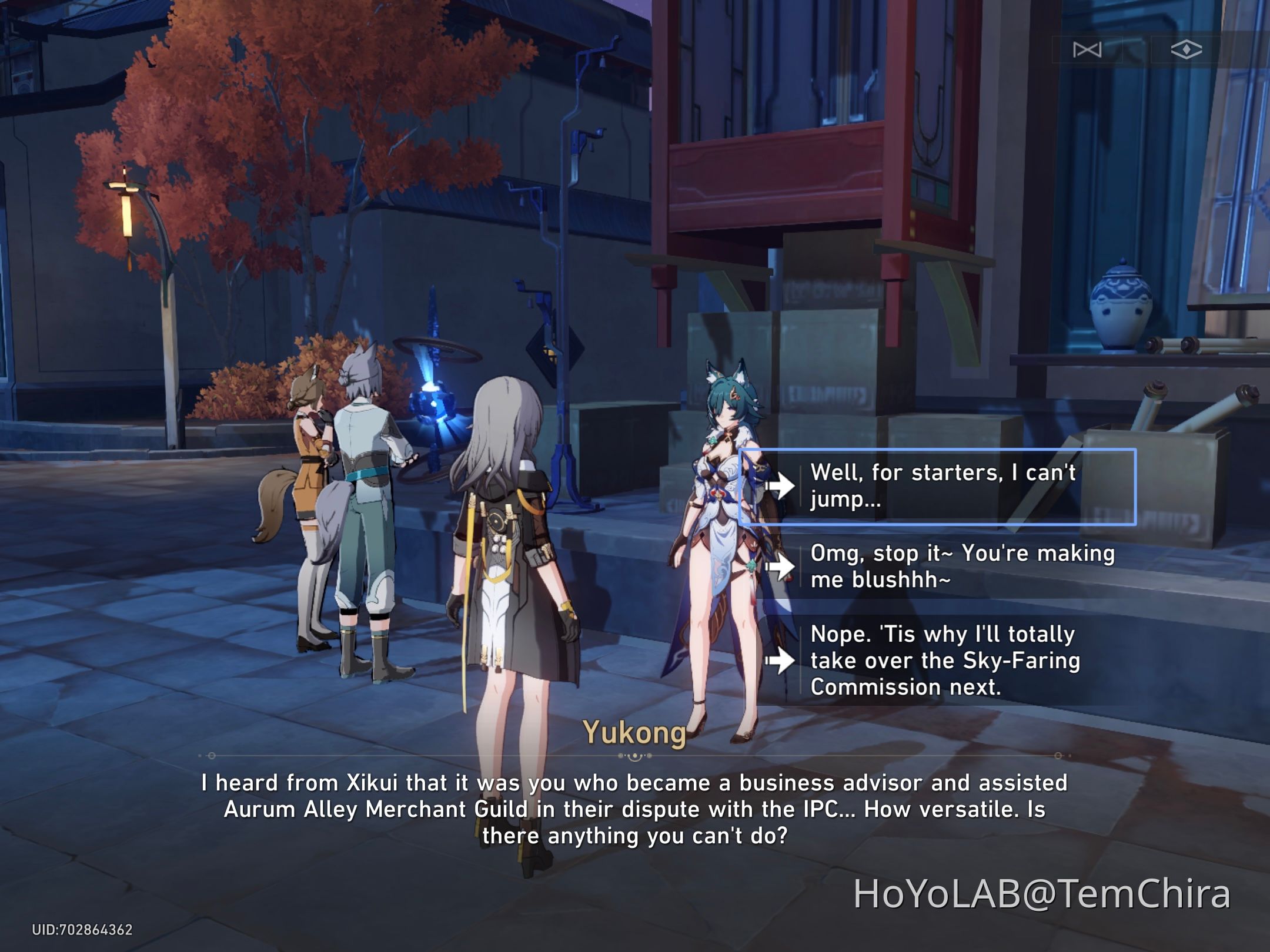
Task: Click the Yukong name label
Action: tap(635, 730)
